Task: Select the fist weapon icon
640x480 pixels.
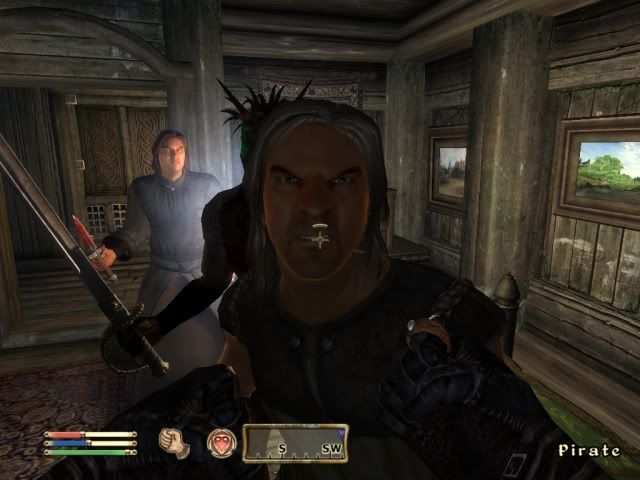Action: click(176, 443)
